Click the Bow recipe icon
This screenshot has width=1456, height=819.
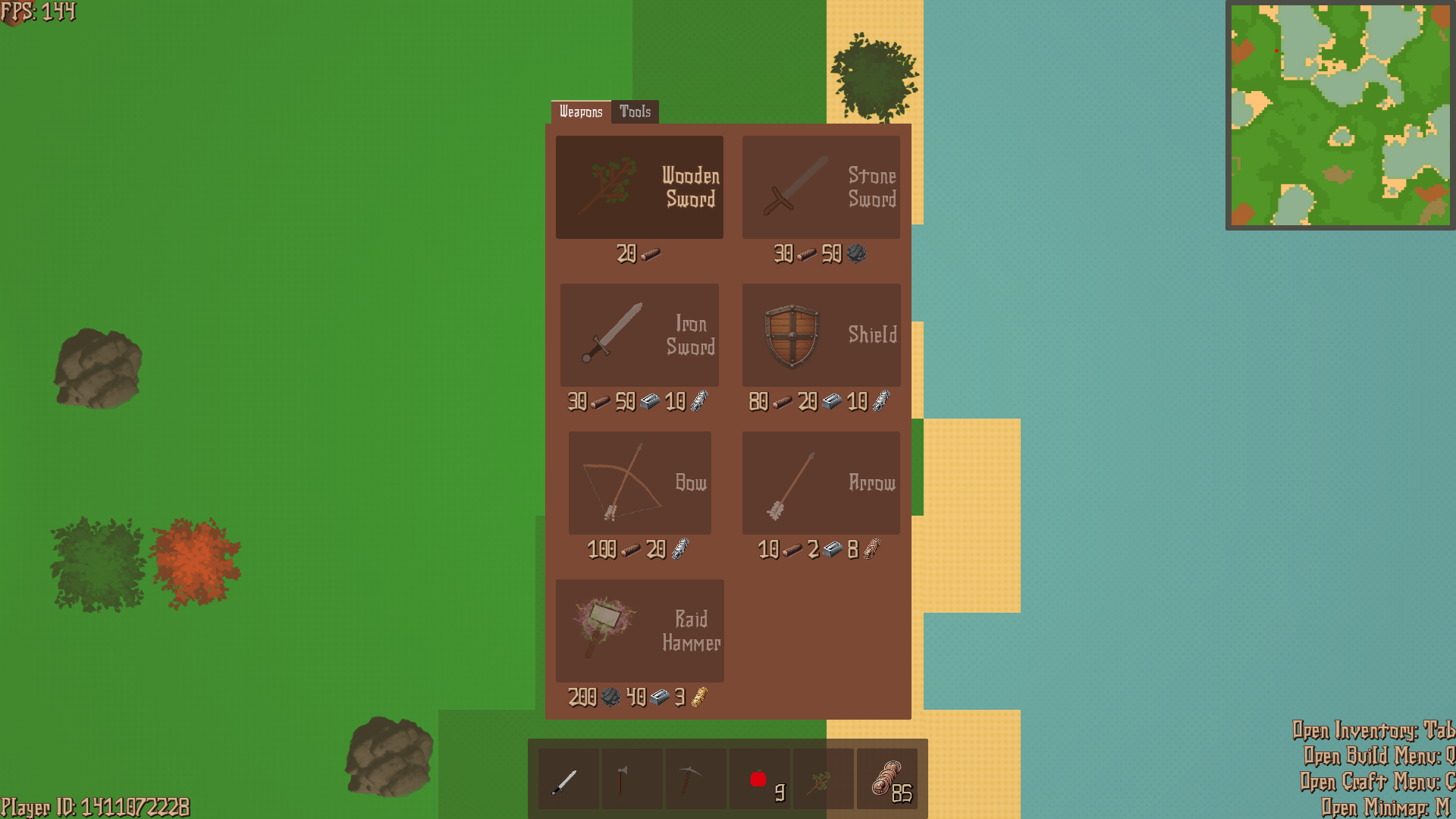point(639,483)
